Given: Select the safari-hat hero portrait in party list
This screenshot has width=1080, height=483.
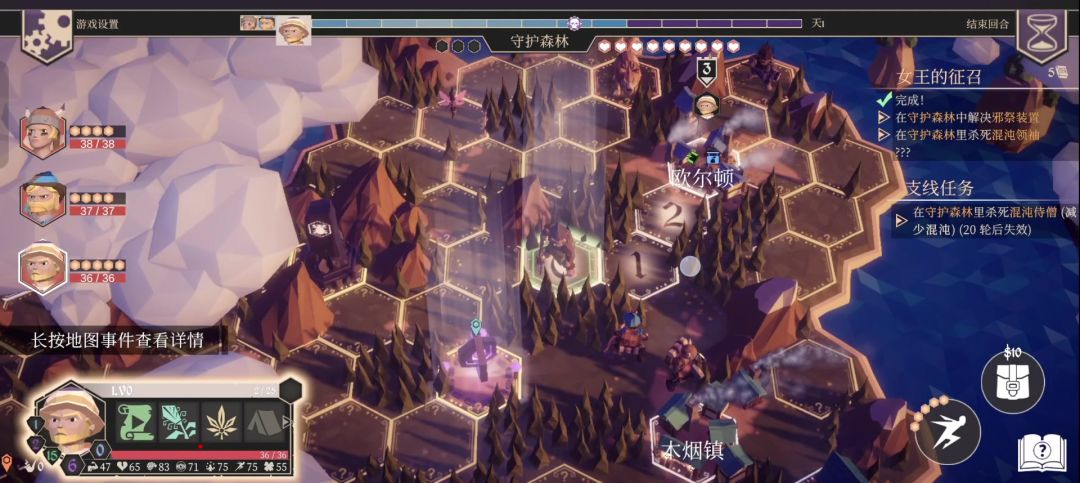Looking at the screenshot, I should pos(43,266).
